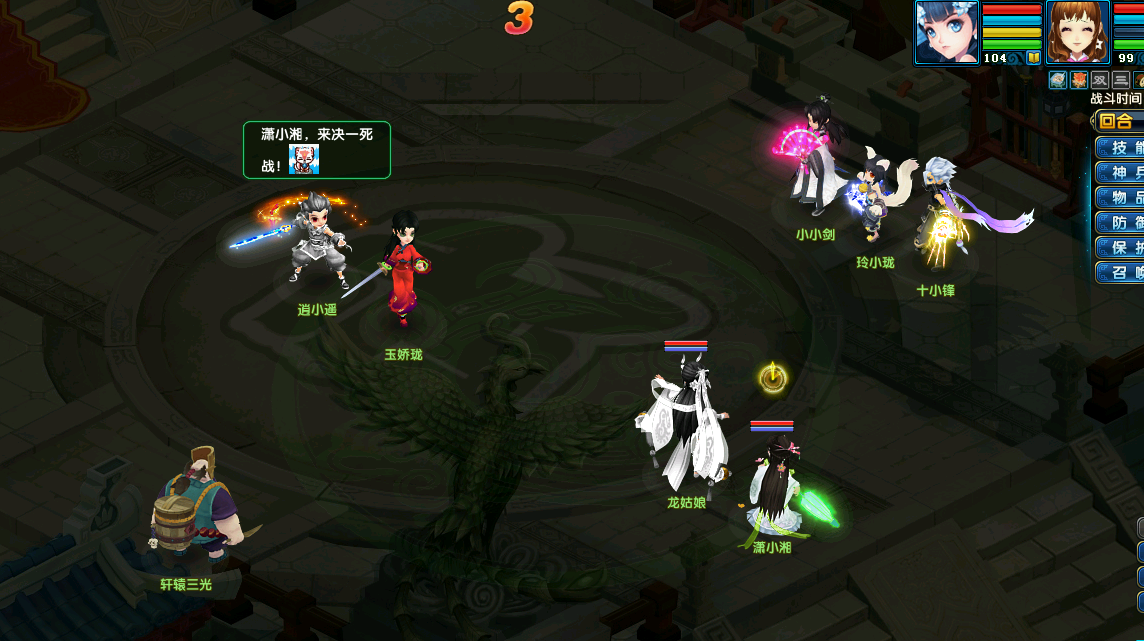1144x641 pixels.
Task: Click the blue-haired girl character portrait
Action: (x=946, y=31)
